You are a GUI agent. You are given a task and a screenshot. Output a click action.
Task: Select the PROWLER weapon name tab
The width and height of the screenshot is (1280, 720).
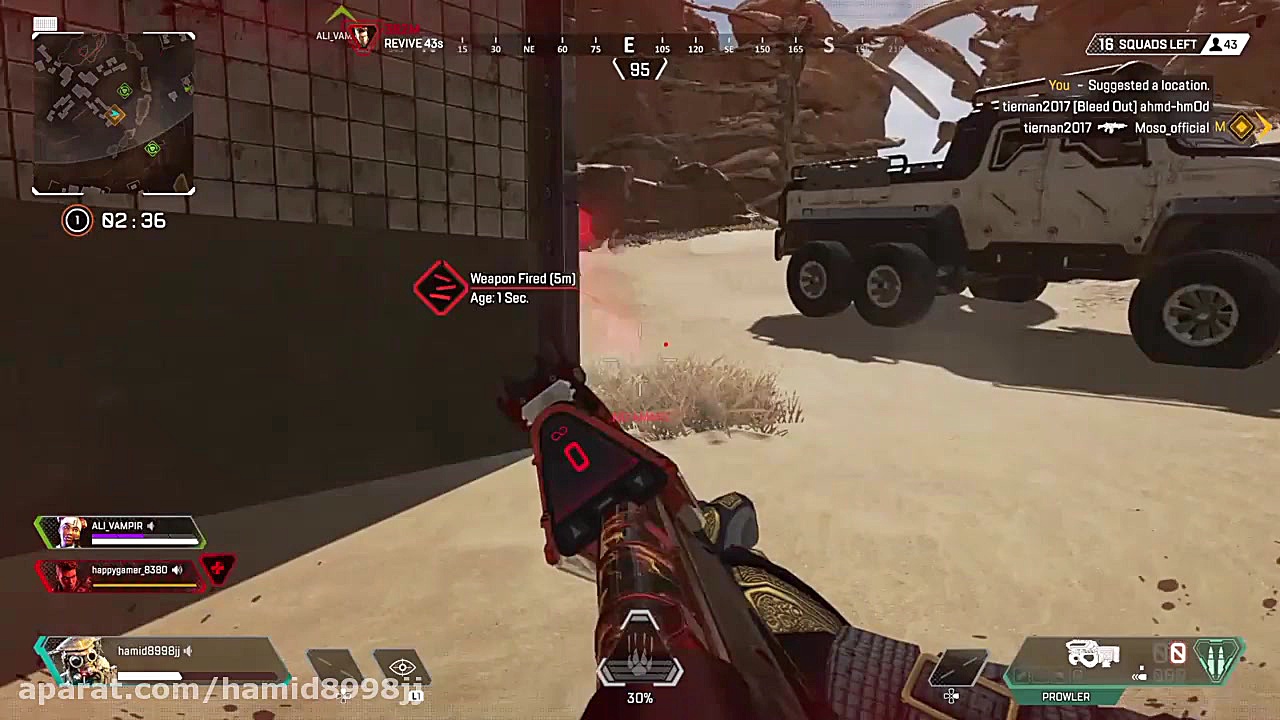pyautogui.click(x=1065, y=696)
